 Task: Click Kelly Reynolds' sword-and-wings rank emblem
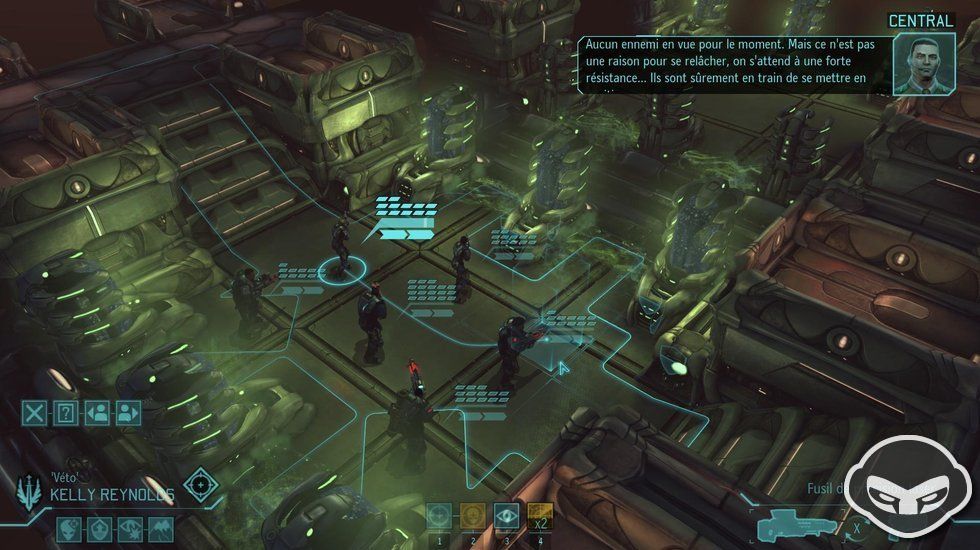click(27, 491)
